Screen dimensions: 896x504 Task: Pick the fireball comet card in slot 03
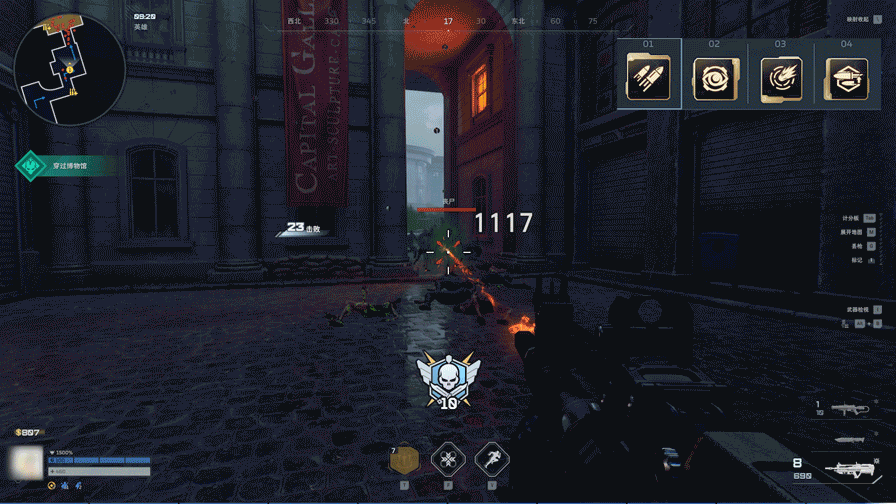click(x=780, y=78)
